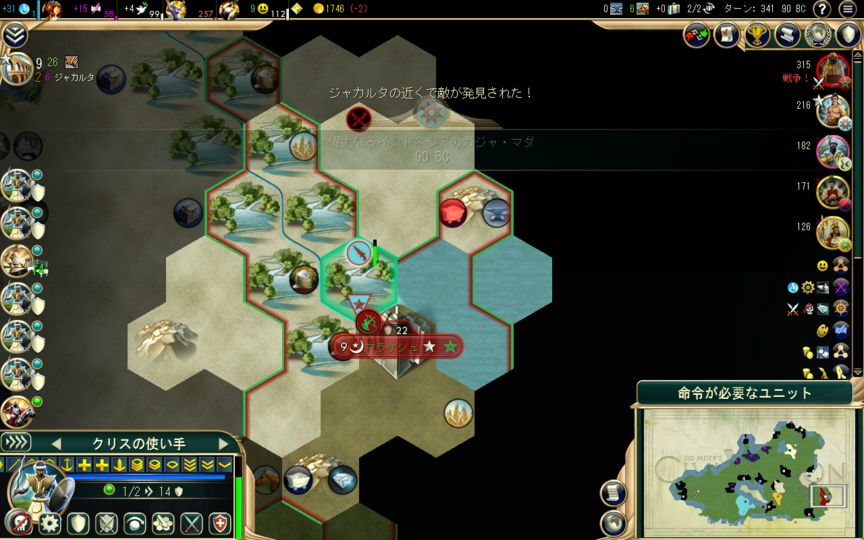The height and width of the screenshot is (540, 864).
Task: Click the gear automate unit action
Action: (49, 523)
